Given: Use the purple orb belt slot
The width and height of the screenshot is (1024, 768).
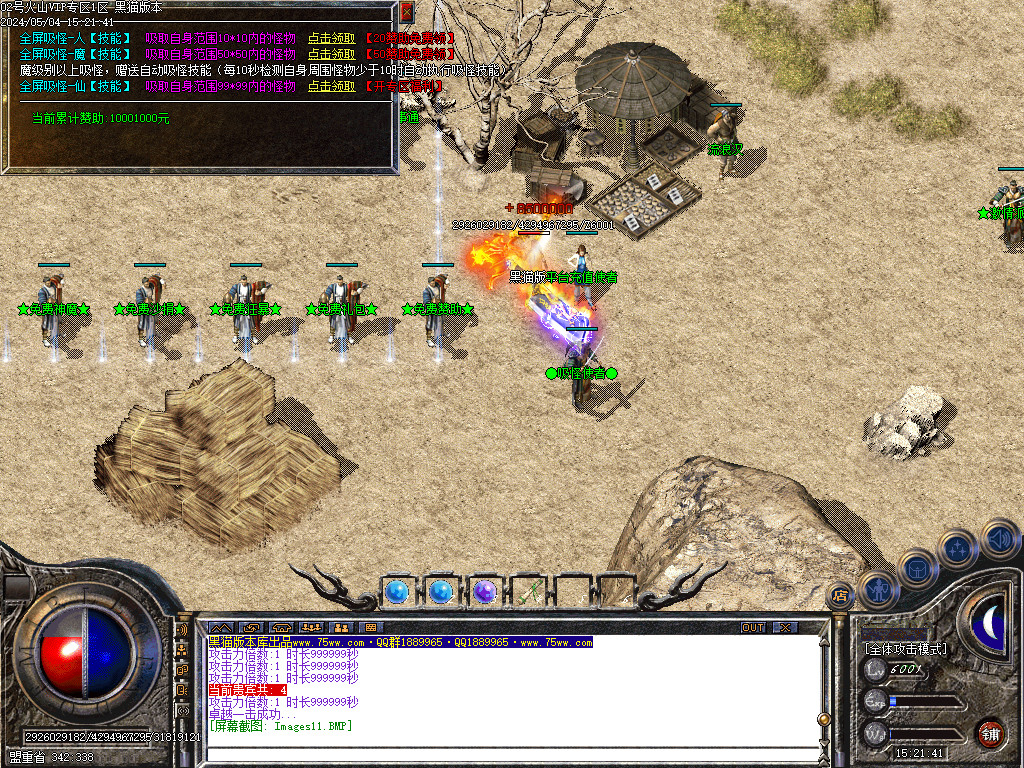Looking at the screenshot, I should tap(484, 592).
